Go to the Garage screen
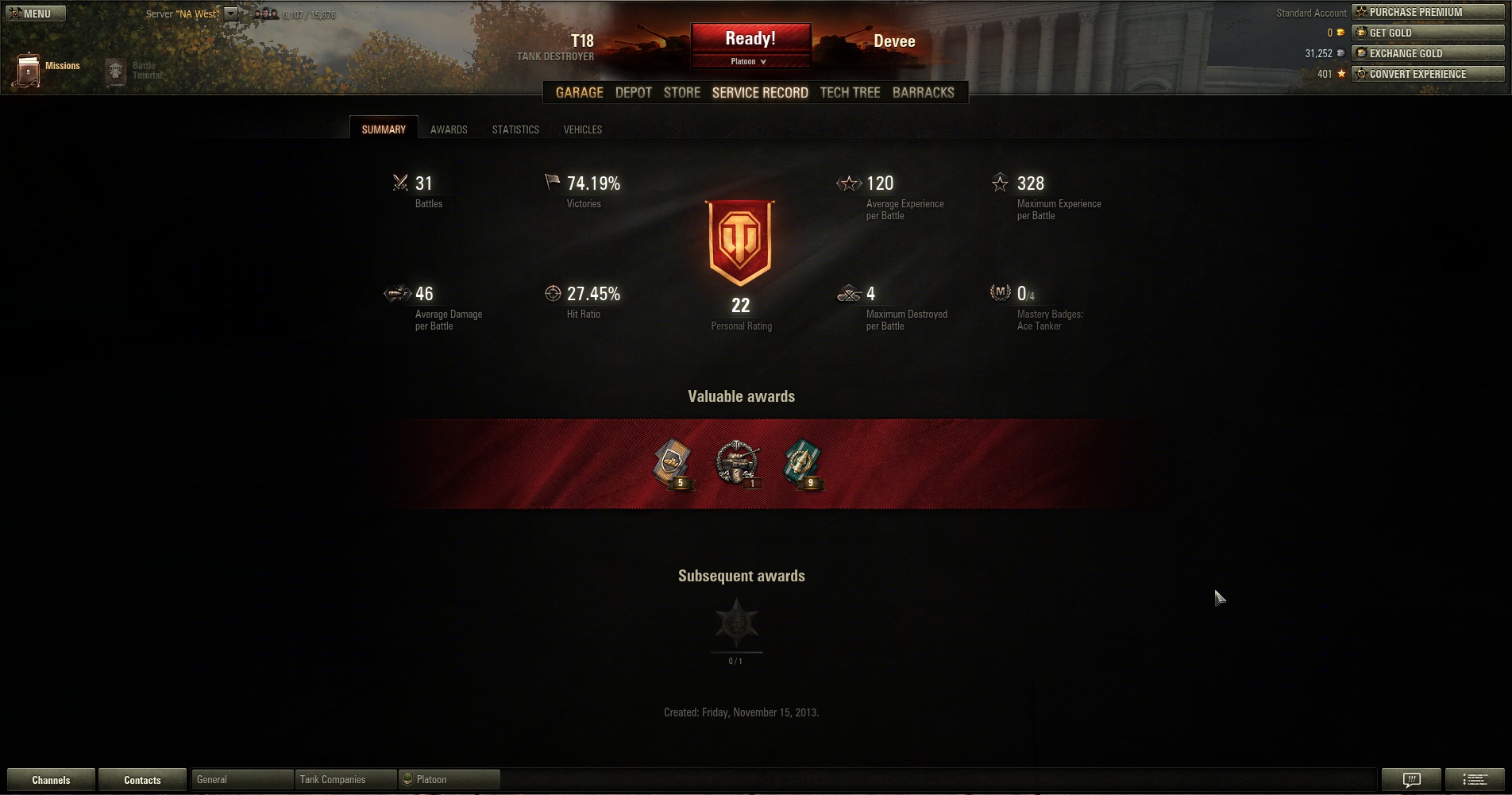 pyautogui.click(x=579, y=93)
